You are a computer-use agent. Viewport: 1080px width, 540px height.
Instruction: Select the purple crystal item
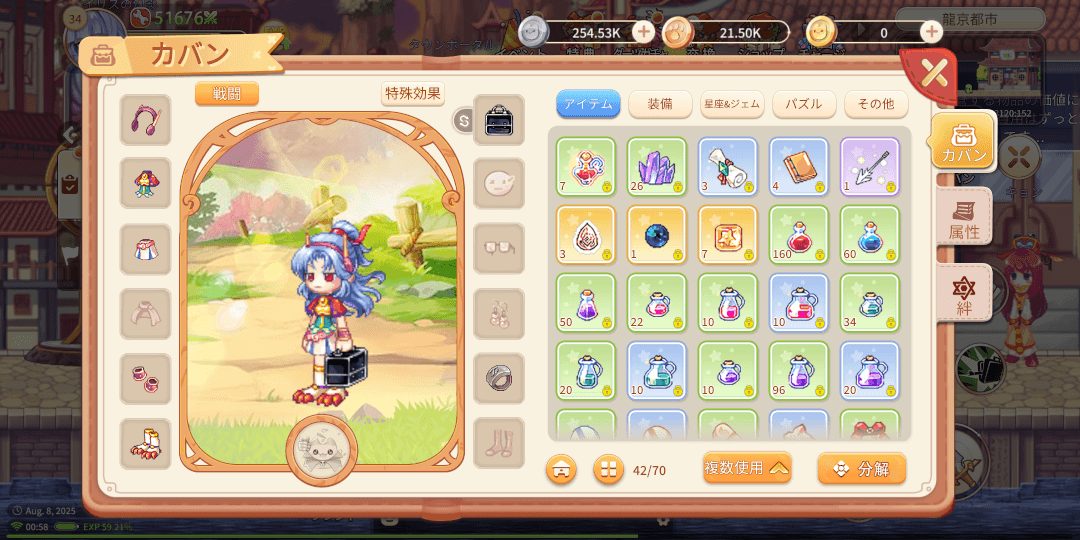click(x=656, y=165)
